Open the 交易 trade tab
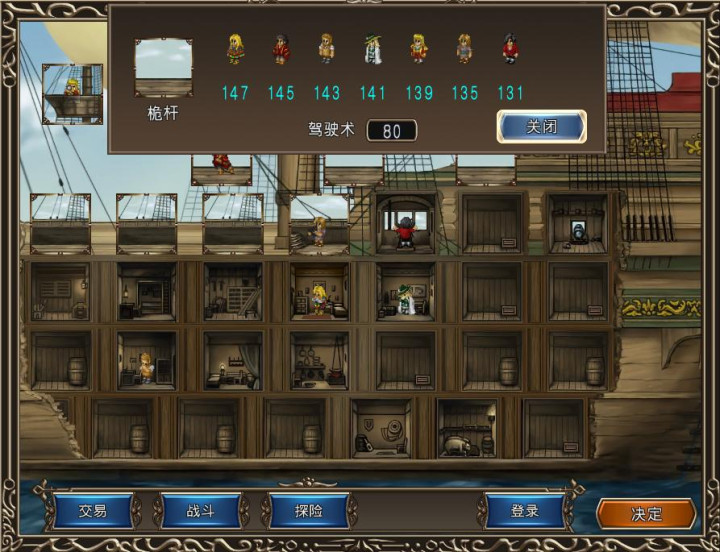This screenshot has width=720, height=552. [93, 511]
